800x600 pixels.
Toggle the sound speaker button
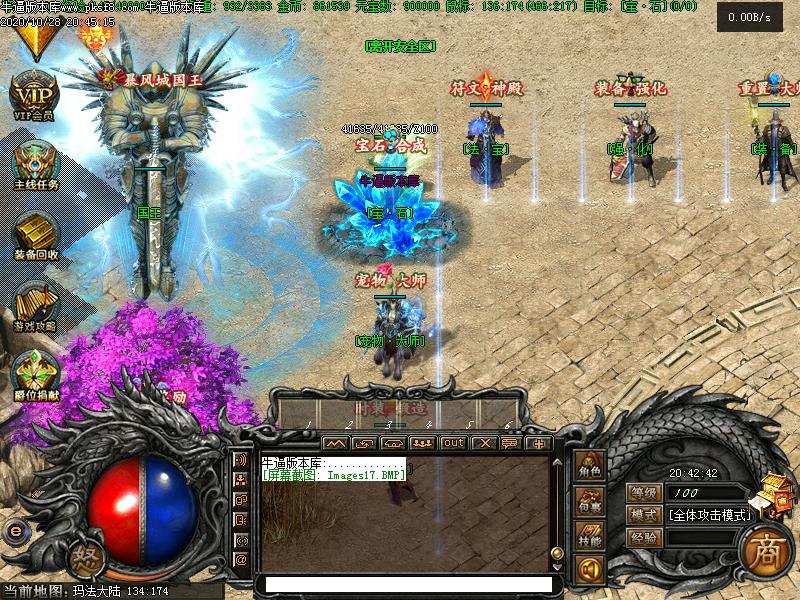pyautogui.click(x=589, y=571)
